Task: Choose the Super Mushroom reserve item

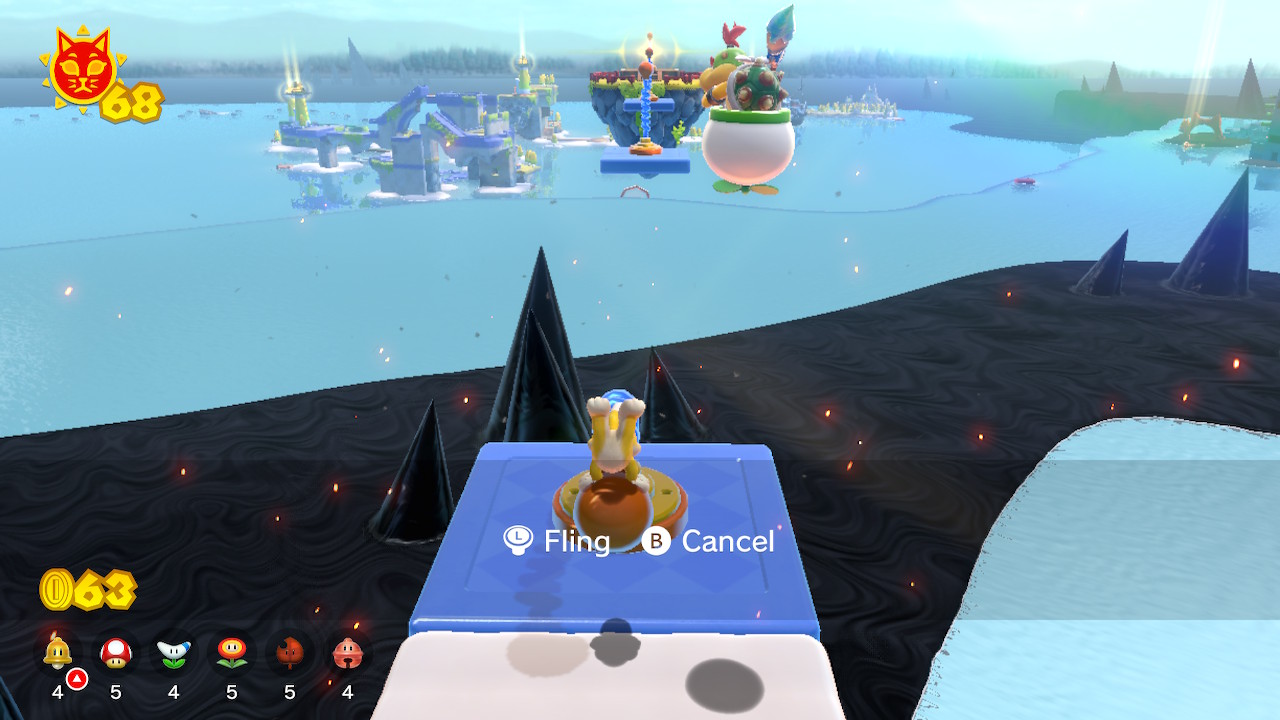Action: coord(116,653)
